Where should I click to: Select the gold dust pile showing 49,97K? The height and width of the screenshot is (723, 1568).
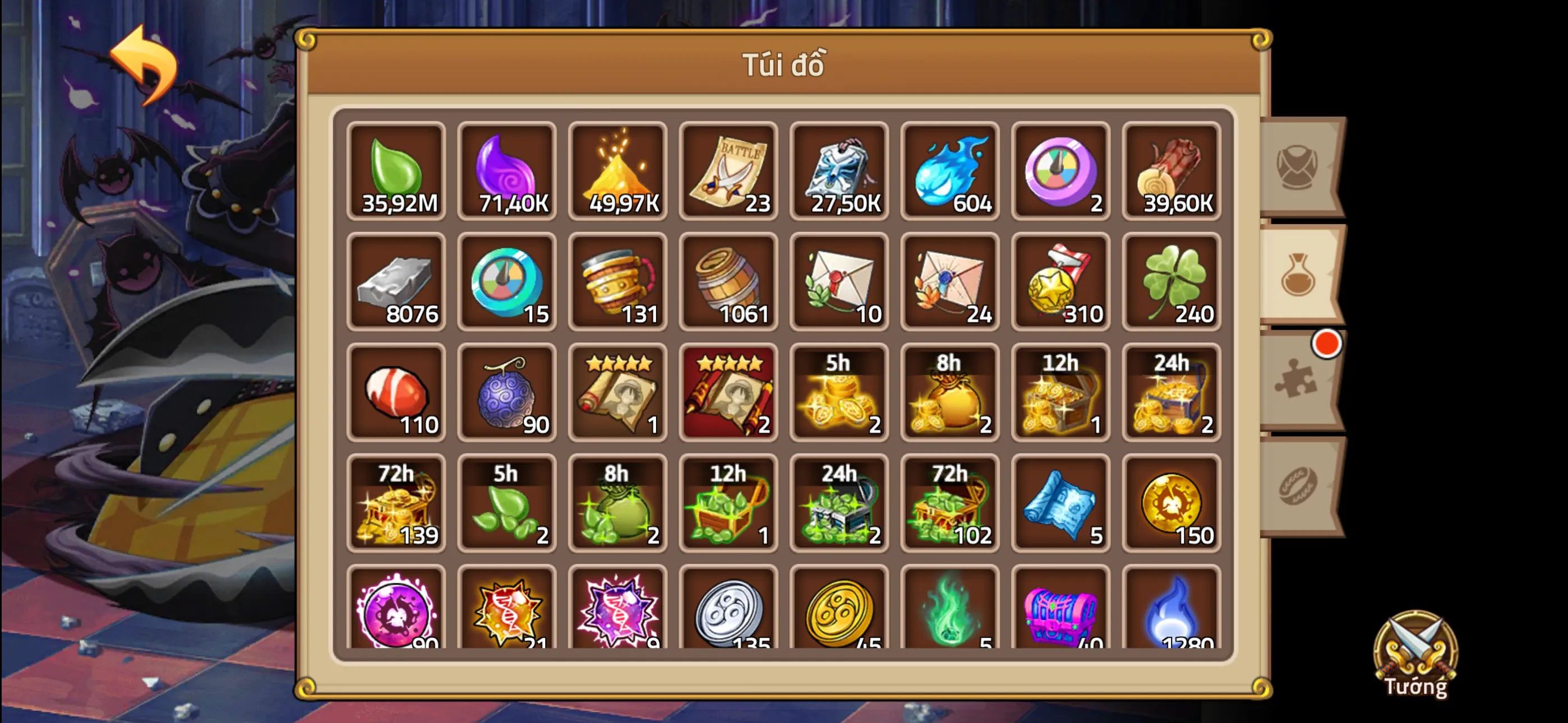(x=618, y=172)
